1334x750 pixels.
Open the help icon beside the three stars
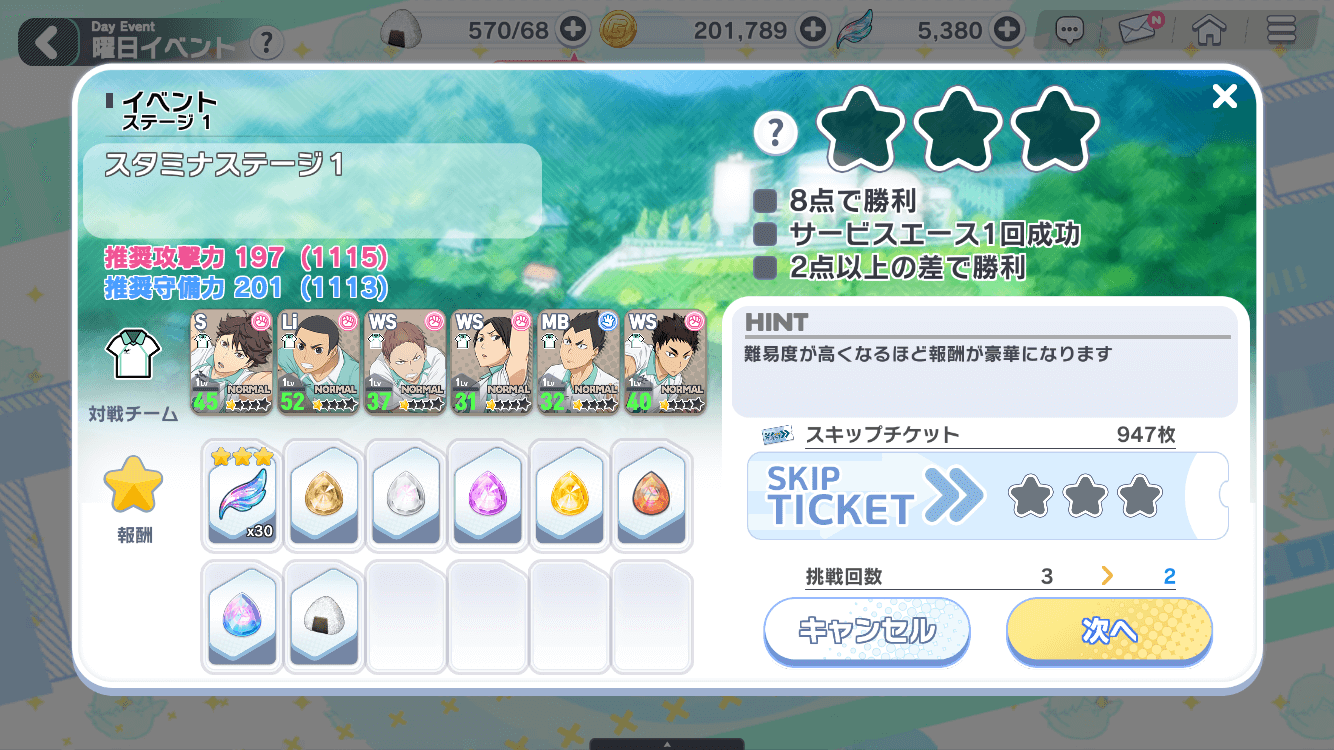coord(775,133)
